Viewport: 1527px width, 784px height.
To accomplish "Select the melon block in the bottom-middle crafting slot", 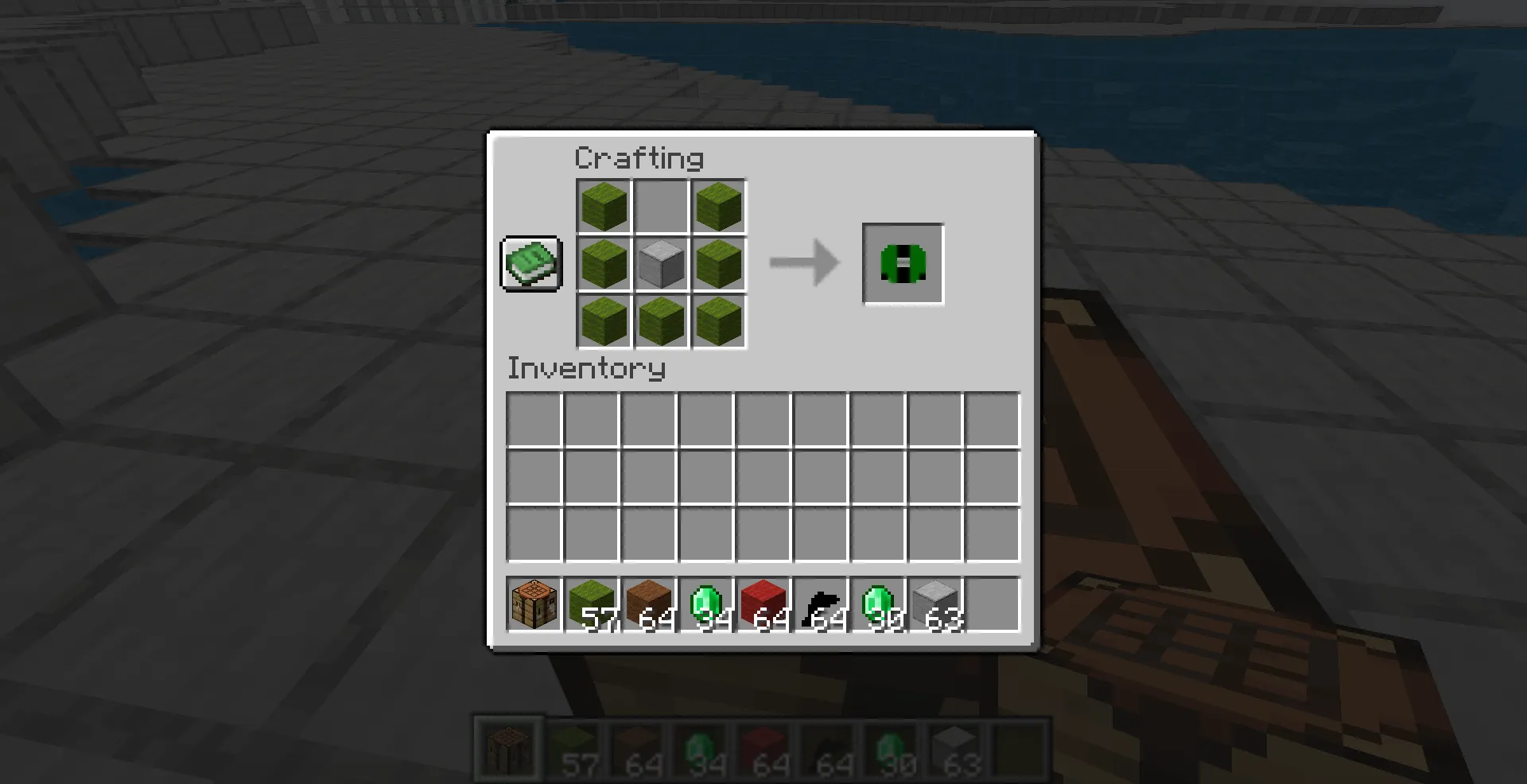I will tap(661, 321).
